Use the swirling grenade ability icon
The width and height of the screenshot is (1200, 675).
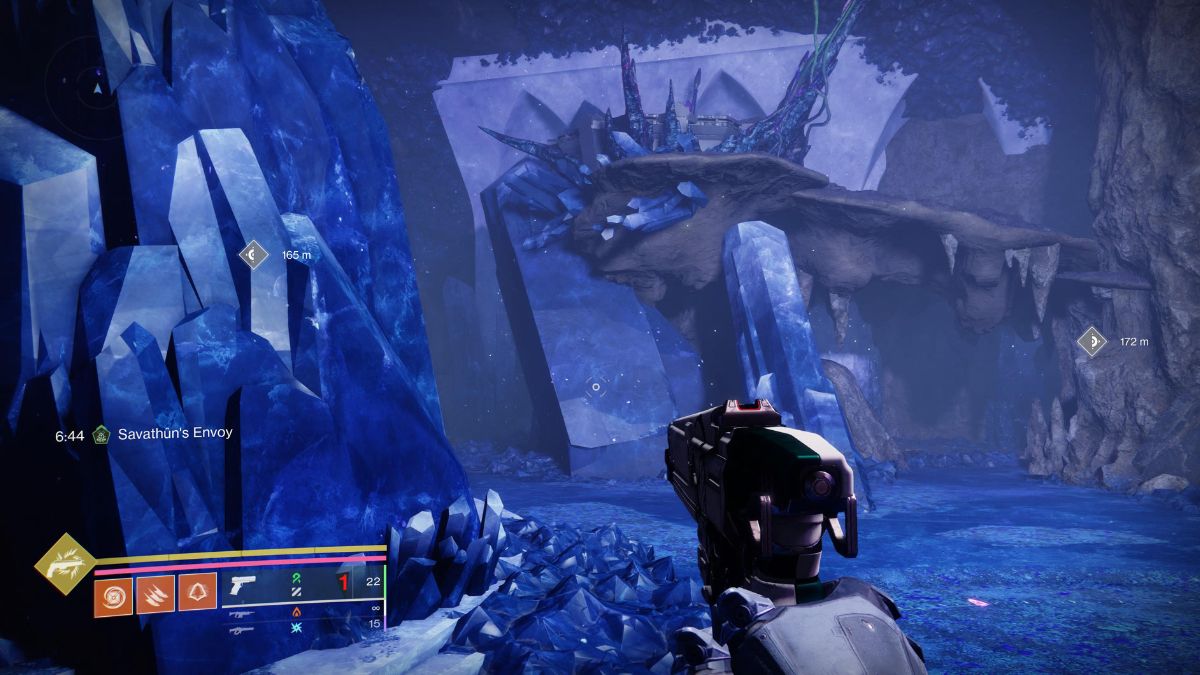point(114,592)
